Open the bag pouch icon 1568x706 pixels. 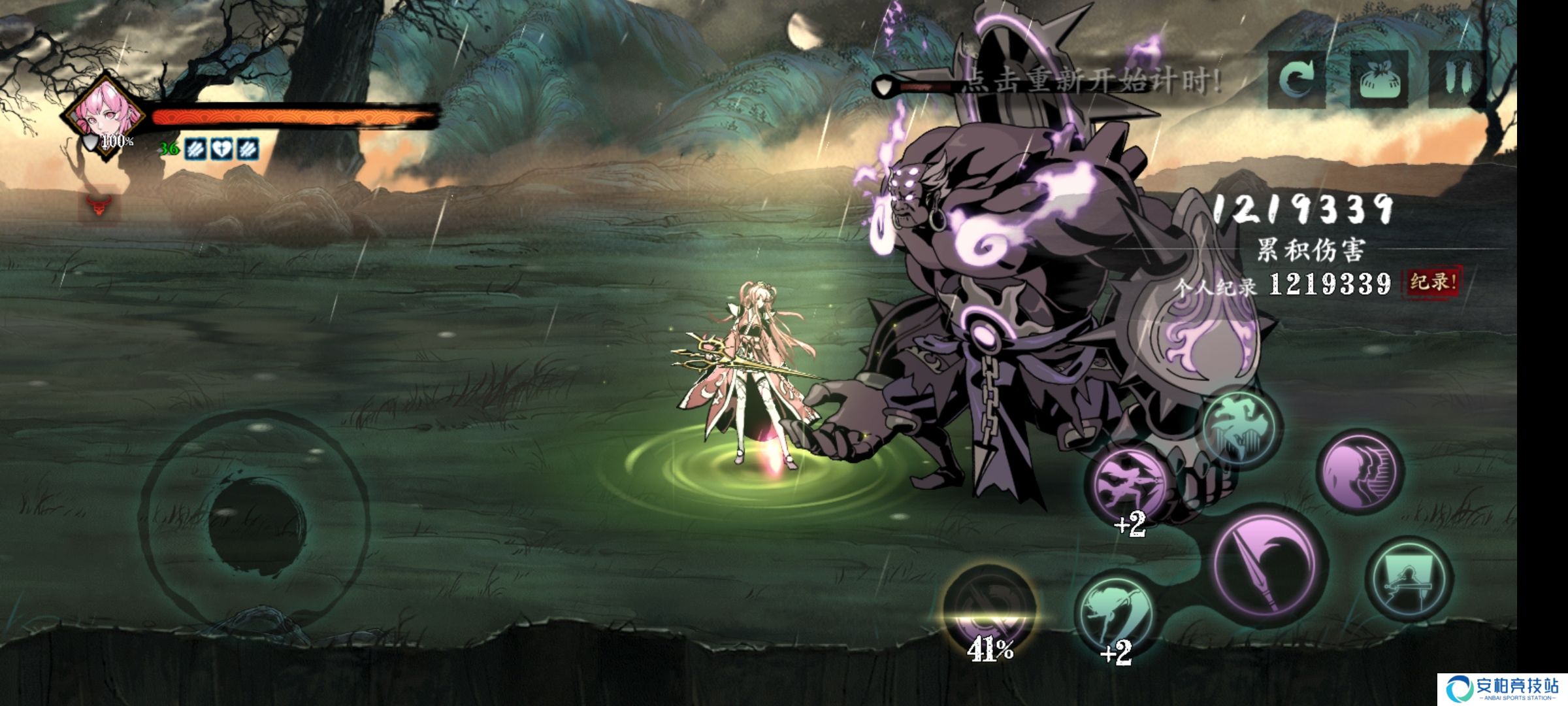click(1378, 79)
